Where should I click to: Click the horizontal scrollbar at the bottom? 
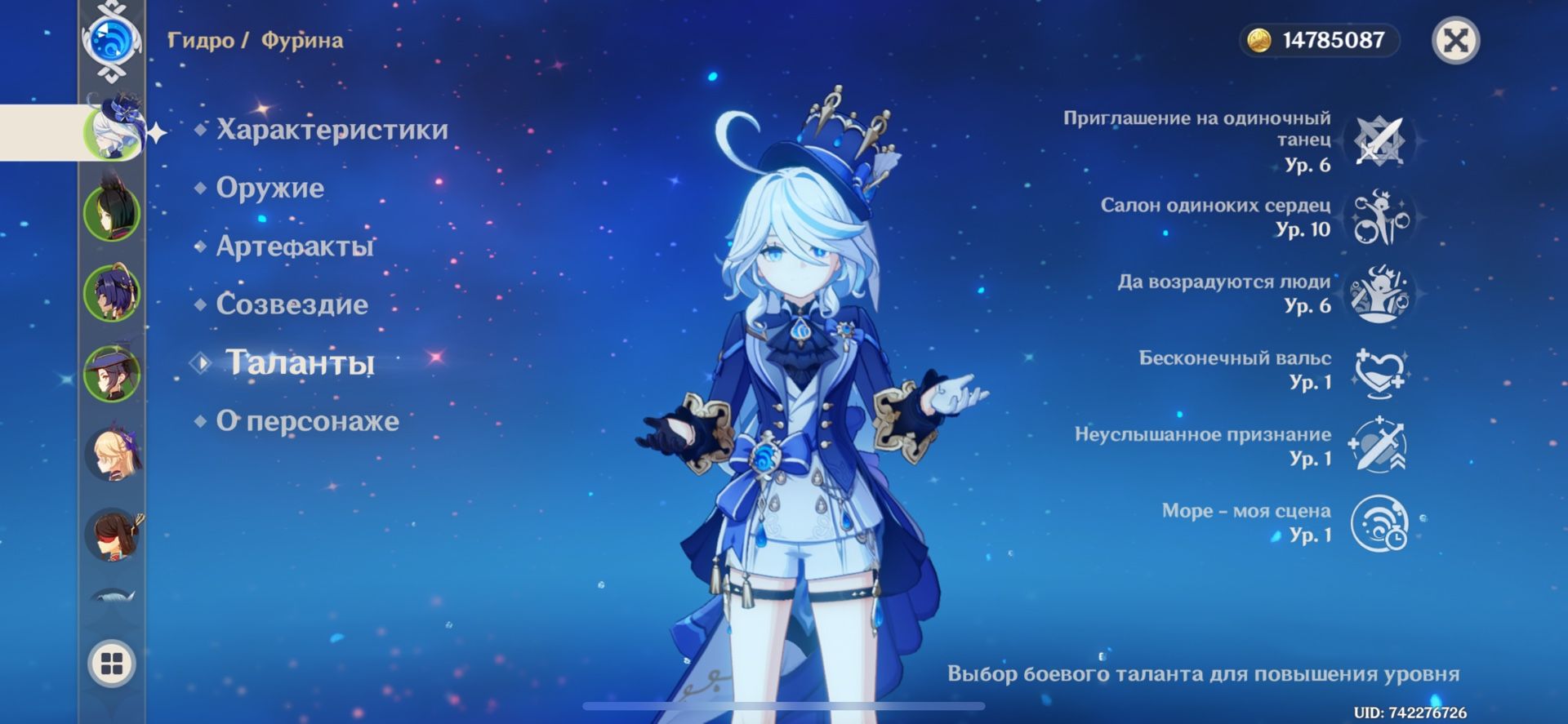click(x=784, y=704)
